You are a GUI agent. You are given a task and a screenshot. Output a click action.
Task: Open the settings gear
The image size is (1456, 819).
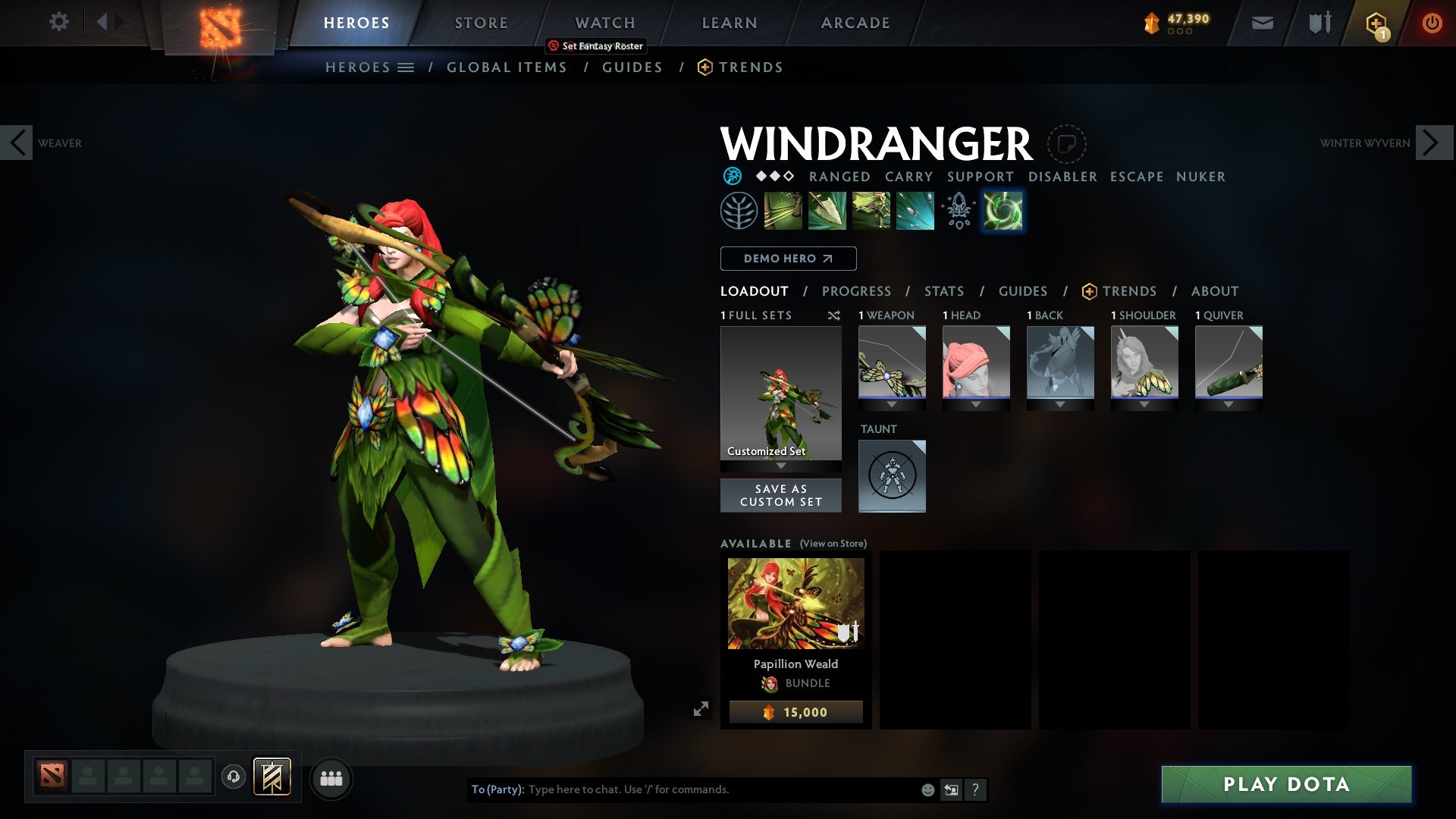coord(59,21)
